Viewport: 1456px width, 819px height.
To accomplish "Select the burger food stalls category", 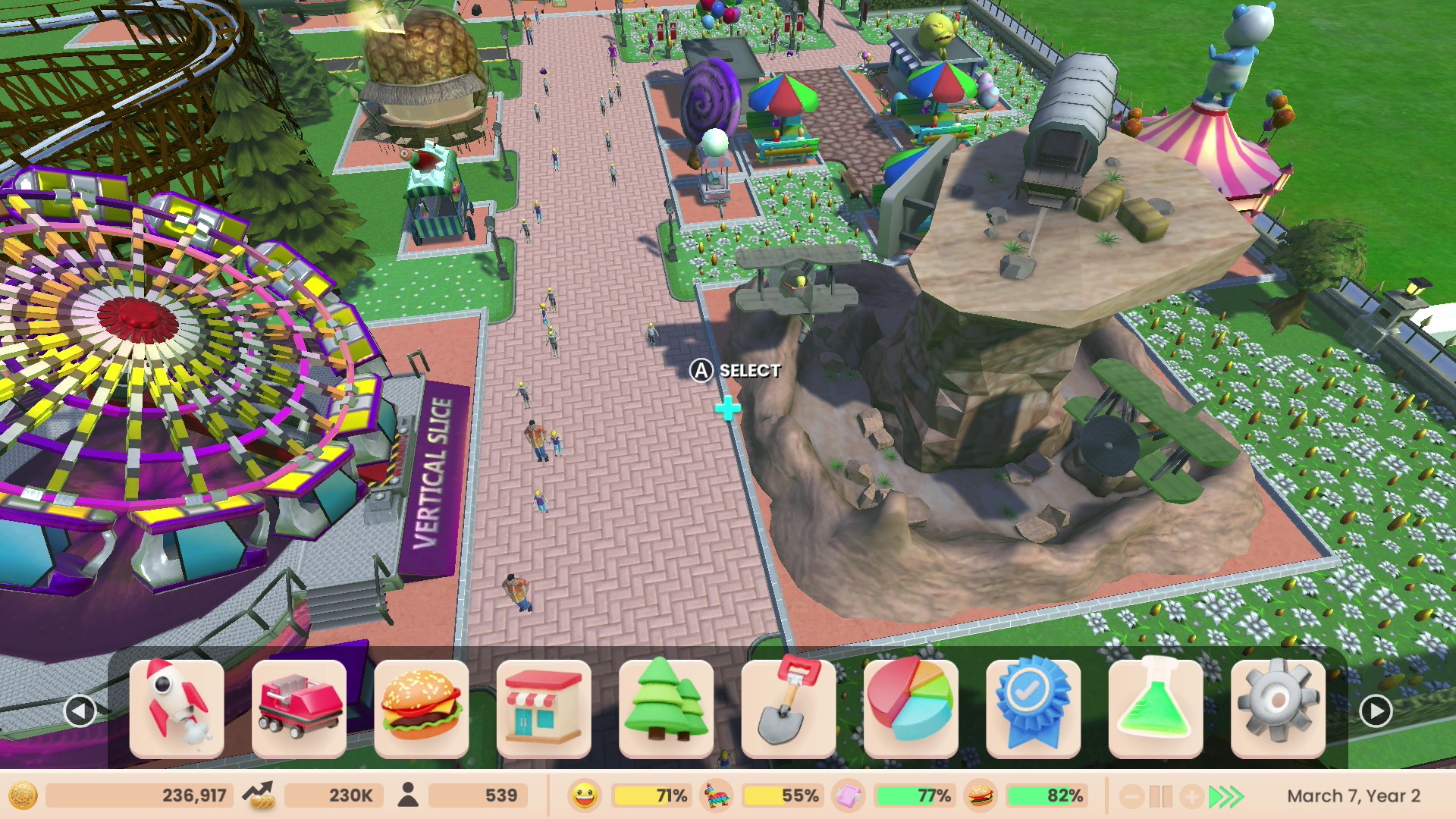I will click(422, 708).
